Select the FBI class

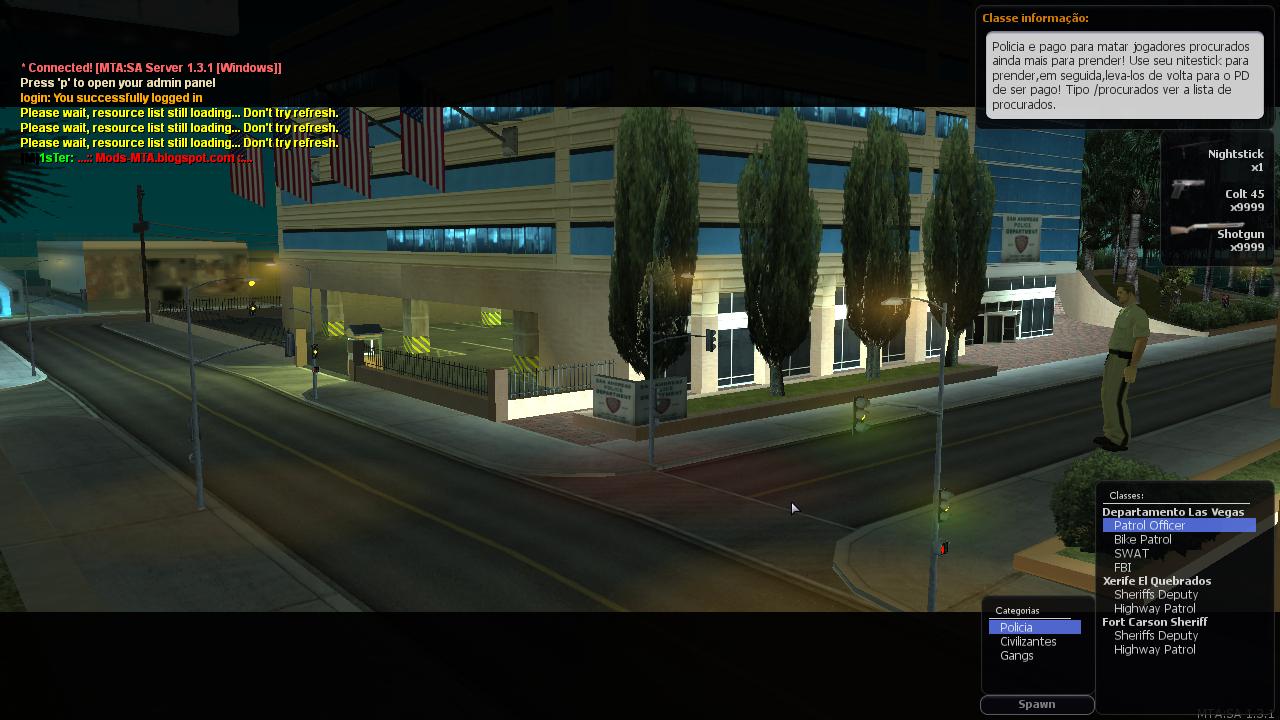1123,567
